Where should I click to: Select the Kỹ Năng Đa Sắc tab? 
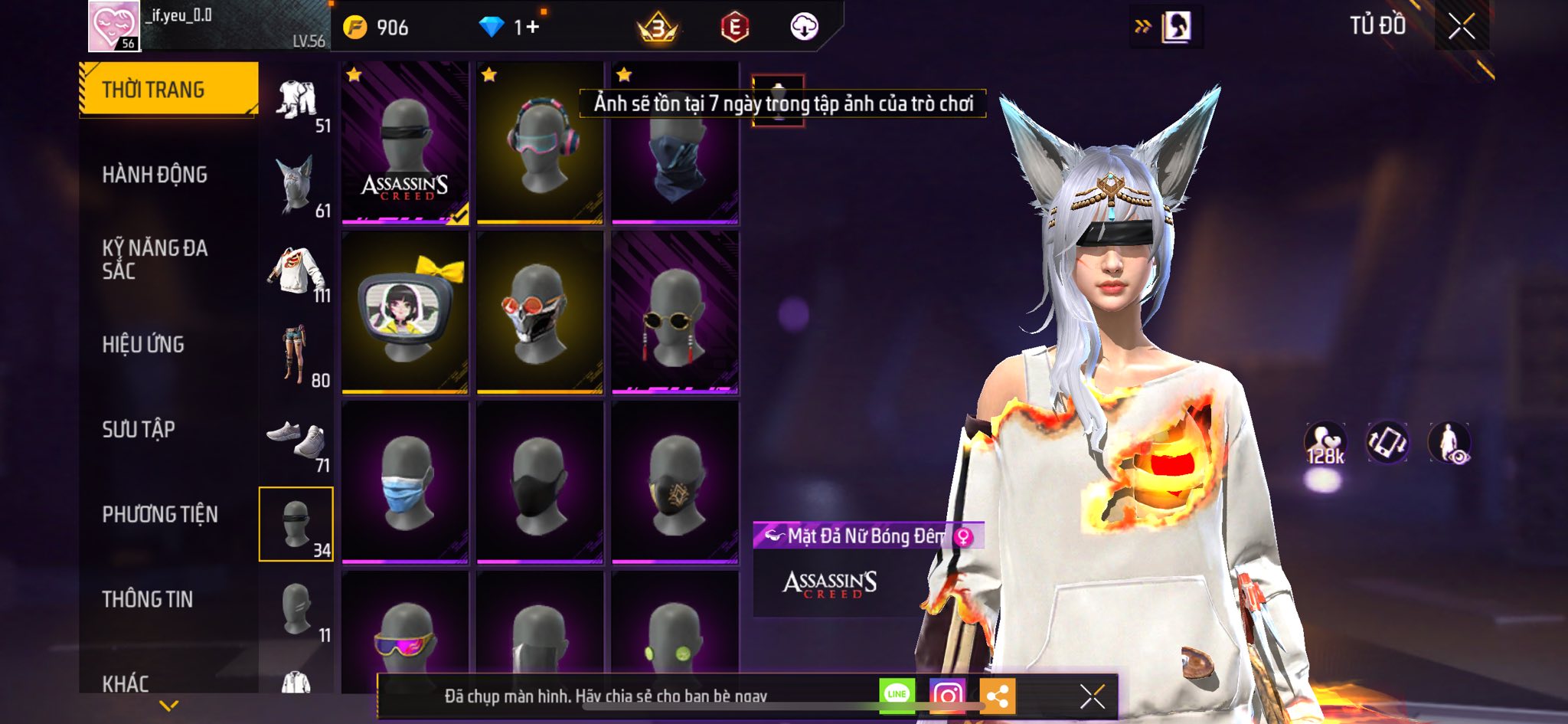(x=155, y=259)
